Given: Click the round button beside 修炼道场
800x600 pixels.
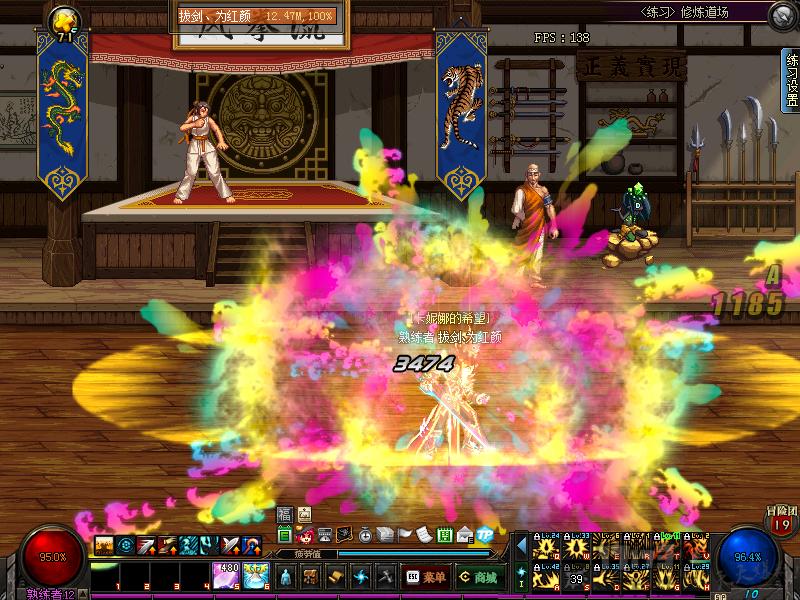Looking at the screenshot, I should [782, 15].
